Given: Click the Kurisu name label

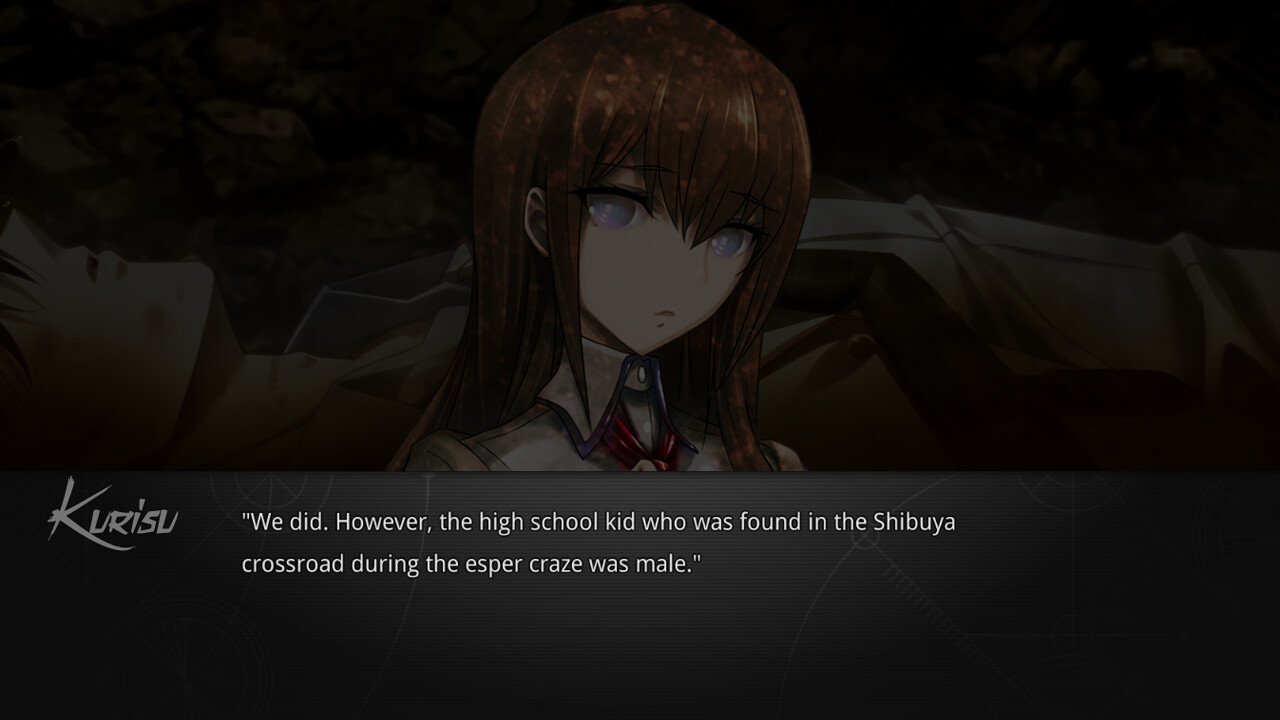Looking at the screenshot, I should tap(115, 515).
